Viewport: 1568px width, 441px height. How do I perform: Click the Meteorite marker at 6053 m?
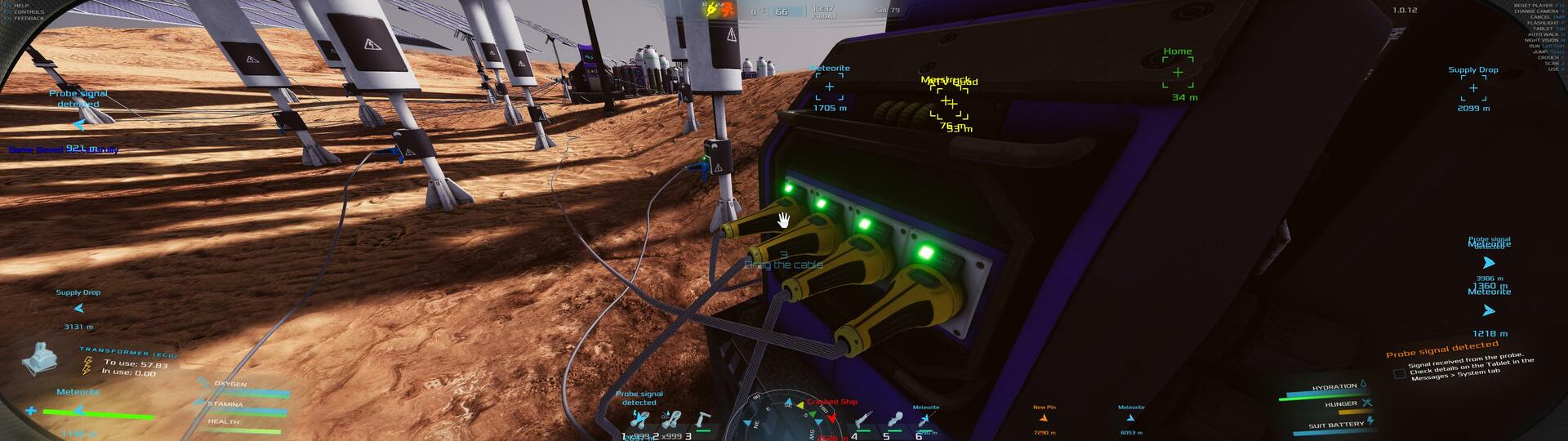[1131, 419]
